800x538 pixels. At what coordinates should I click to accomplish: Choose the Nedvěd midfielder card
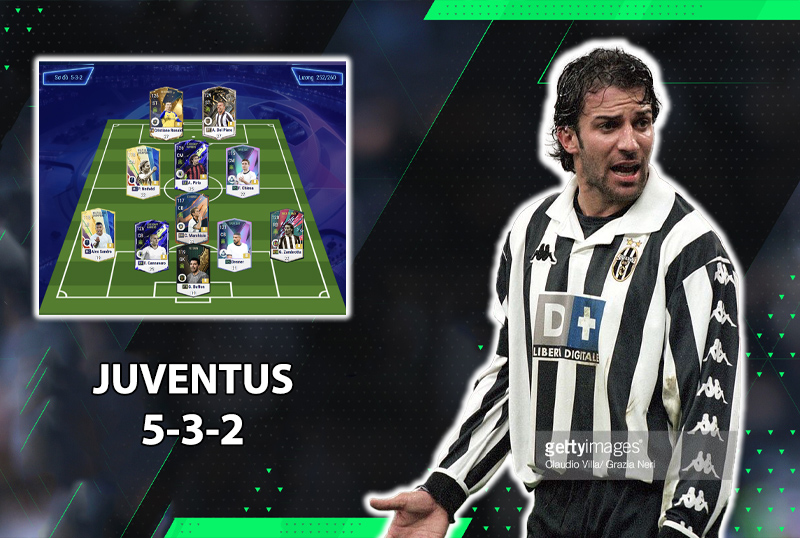click(x=142, y=169)
